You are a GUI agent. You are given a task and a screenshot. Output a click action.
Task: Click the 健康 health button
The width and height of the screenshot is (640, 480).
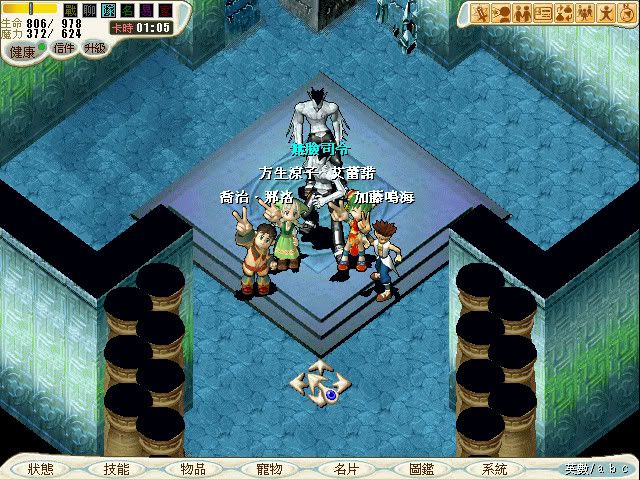(22, 47)
